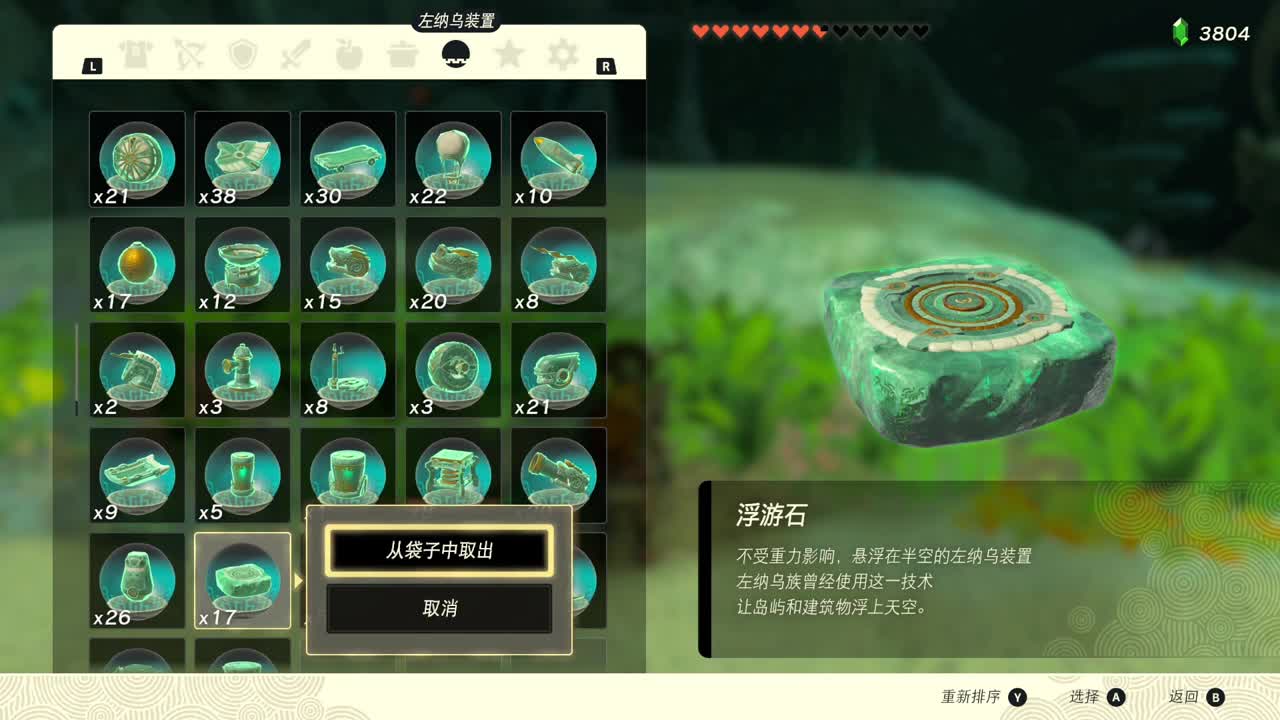Viewport: 1280px width, 720px height.
Task: Select the cart device with x30 count
Action: coord(347,158)
